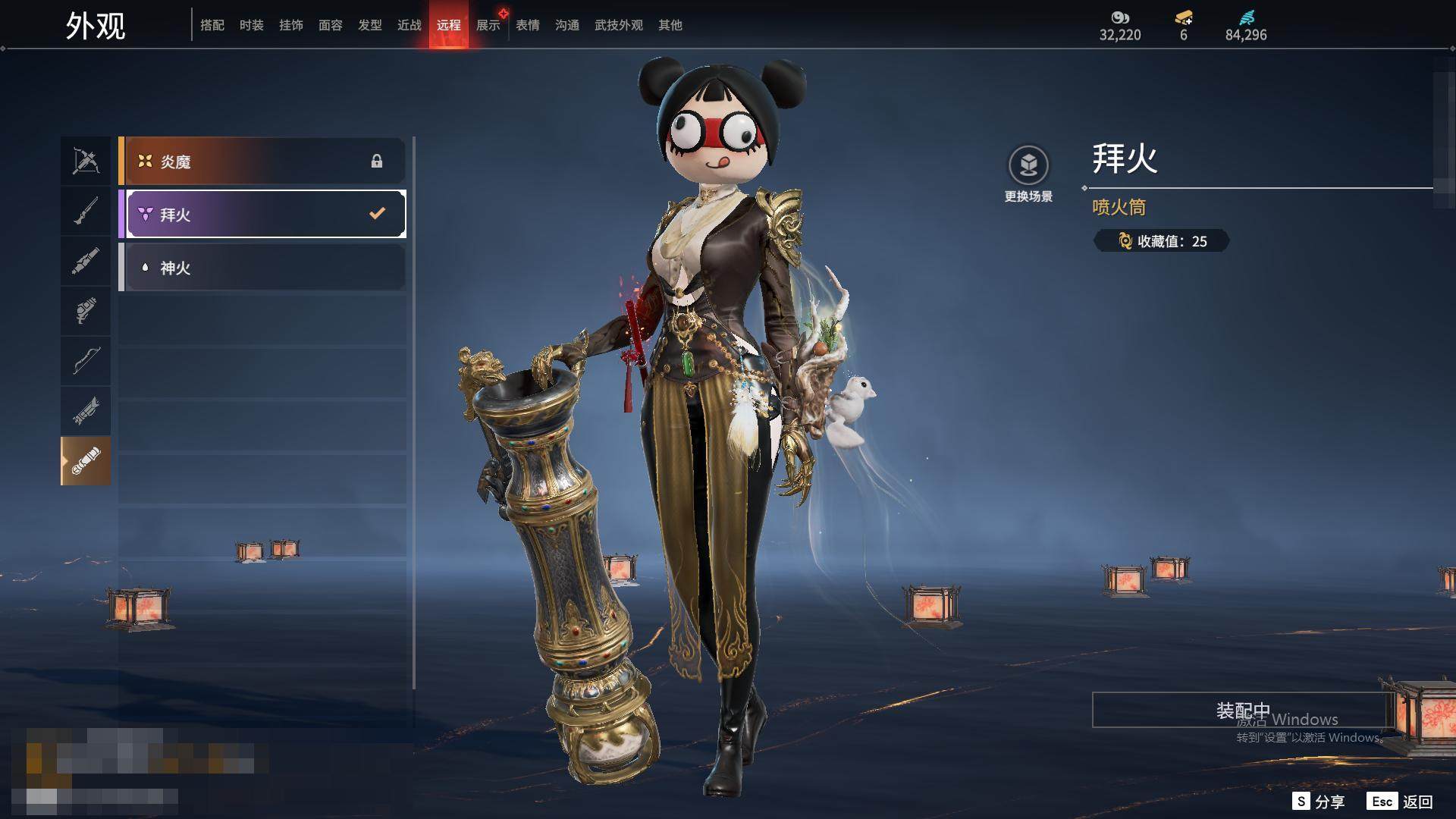Select the crossbow weapon category icon

tap(86, 161)
